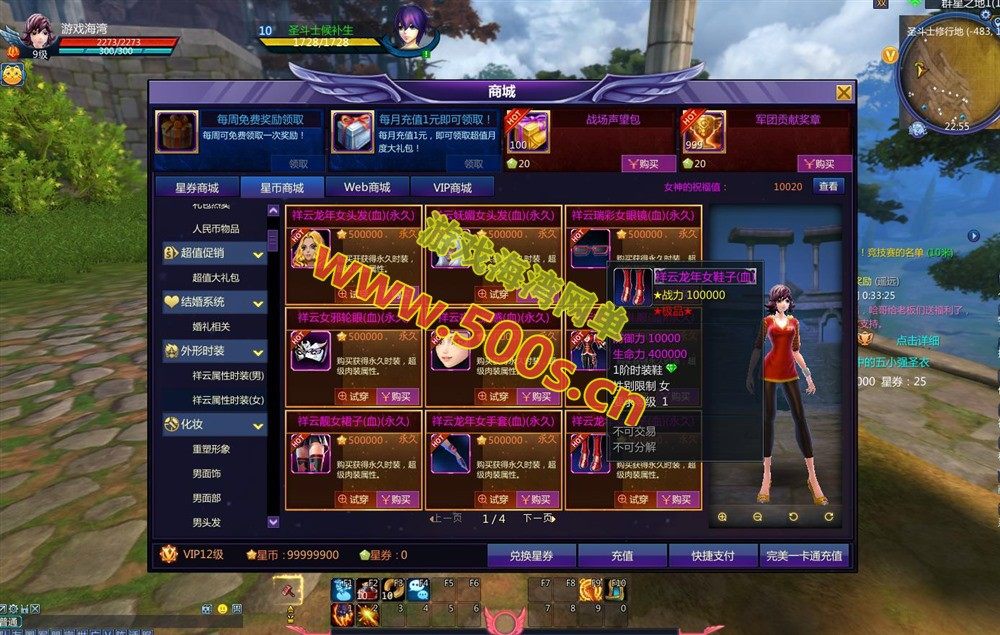
Task: Switch to the Web商城 tab
Action: [367, 187]
